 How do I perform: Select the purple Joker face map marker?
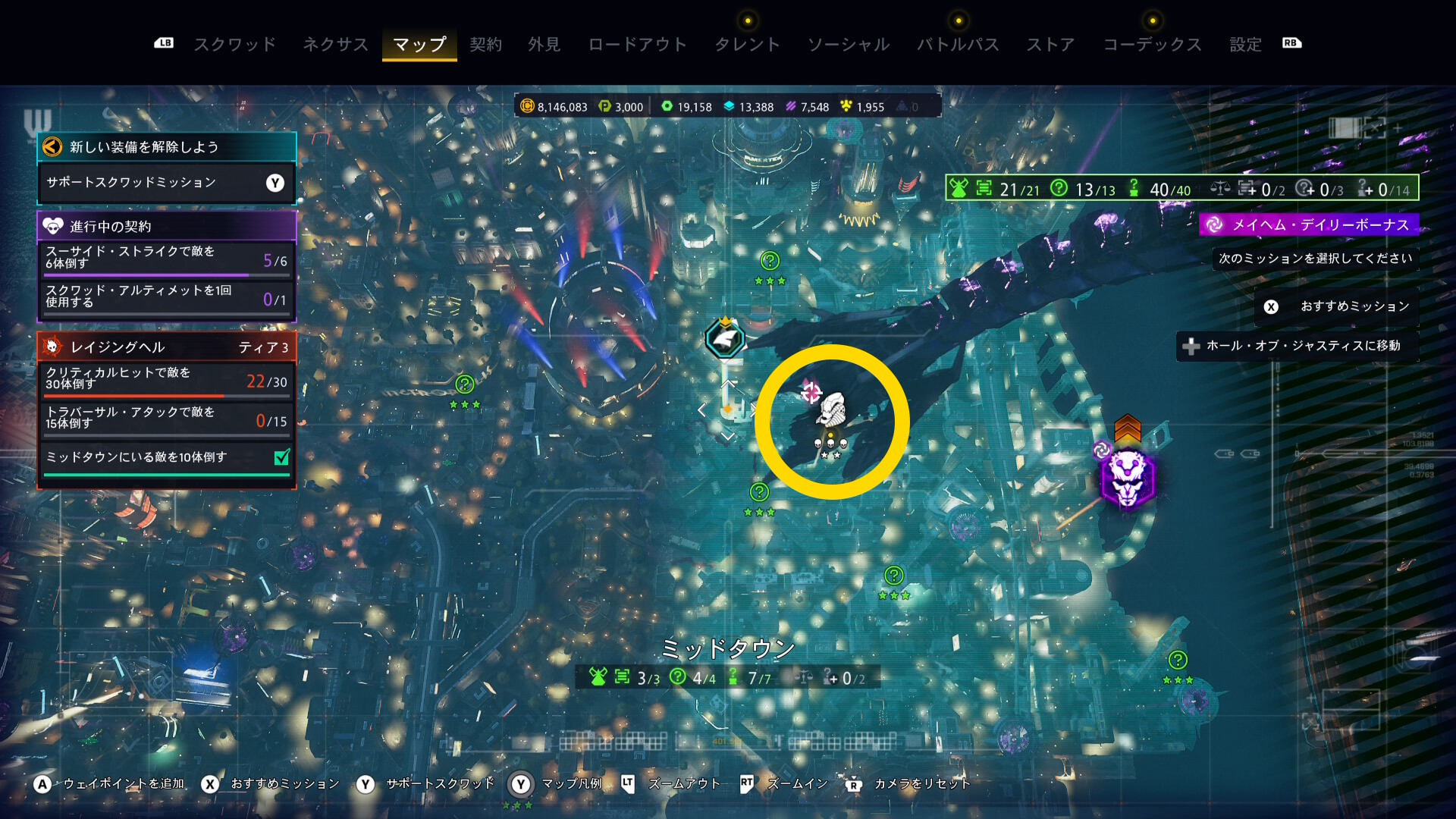tap(1128, 479)
